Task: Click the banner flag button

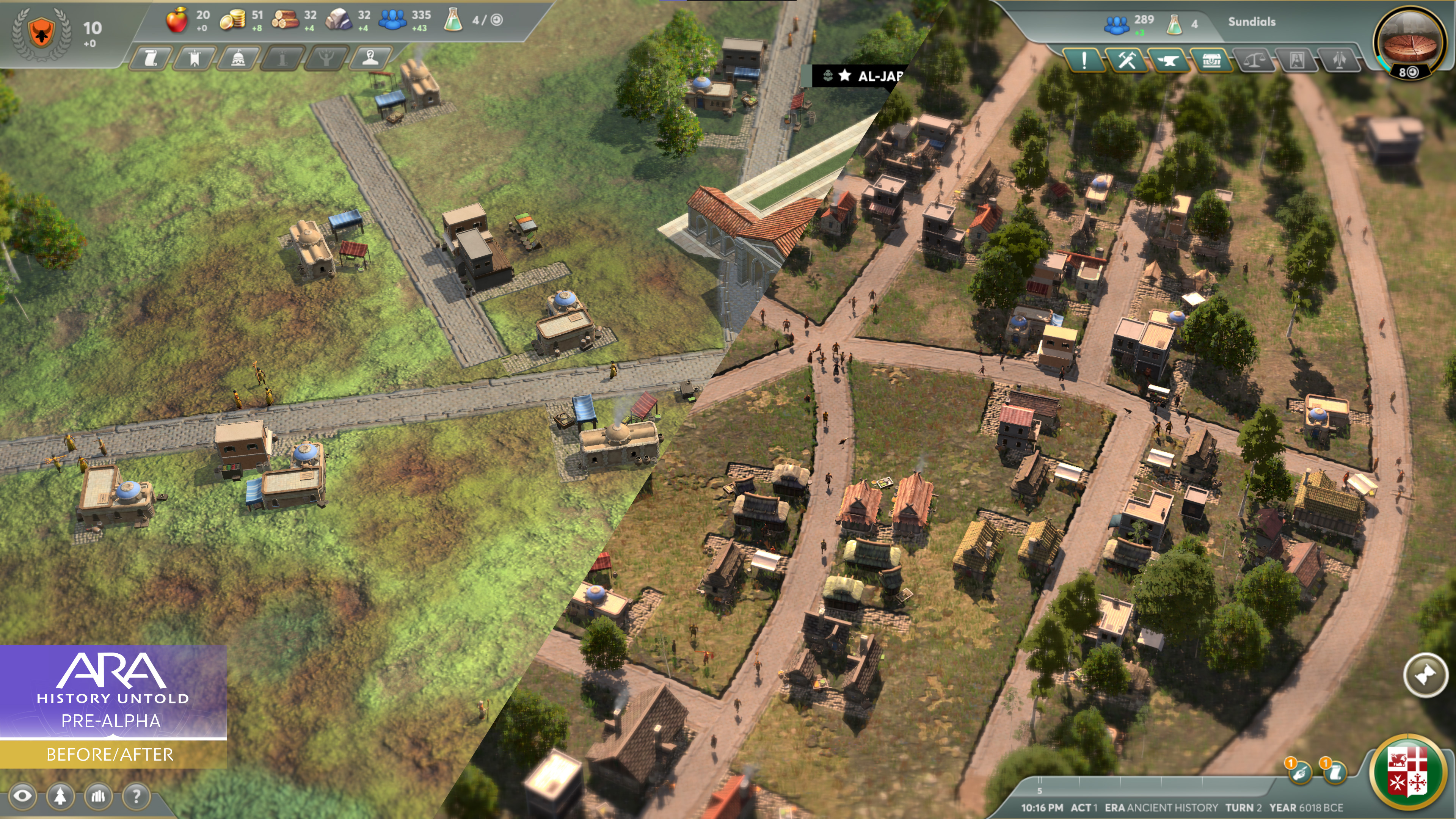Action: pos(195,58)
